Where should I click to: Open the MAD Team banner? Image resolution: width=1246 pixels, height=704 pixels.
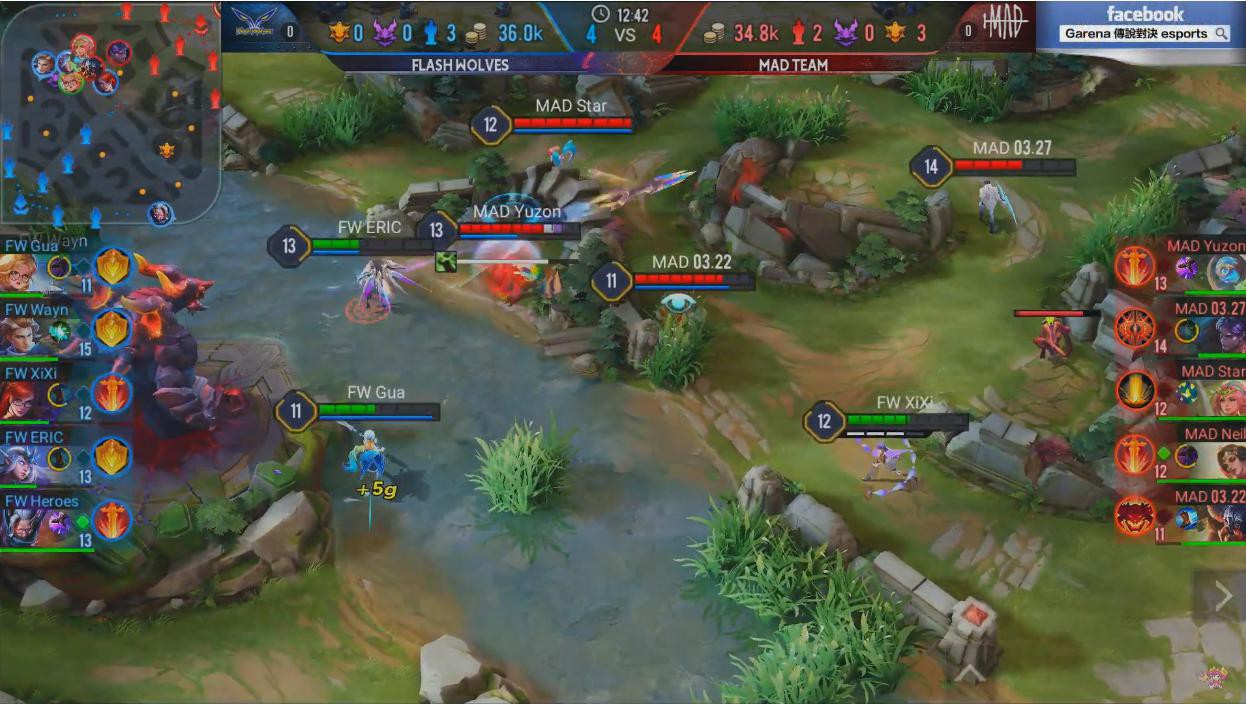pos(794,65)
